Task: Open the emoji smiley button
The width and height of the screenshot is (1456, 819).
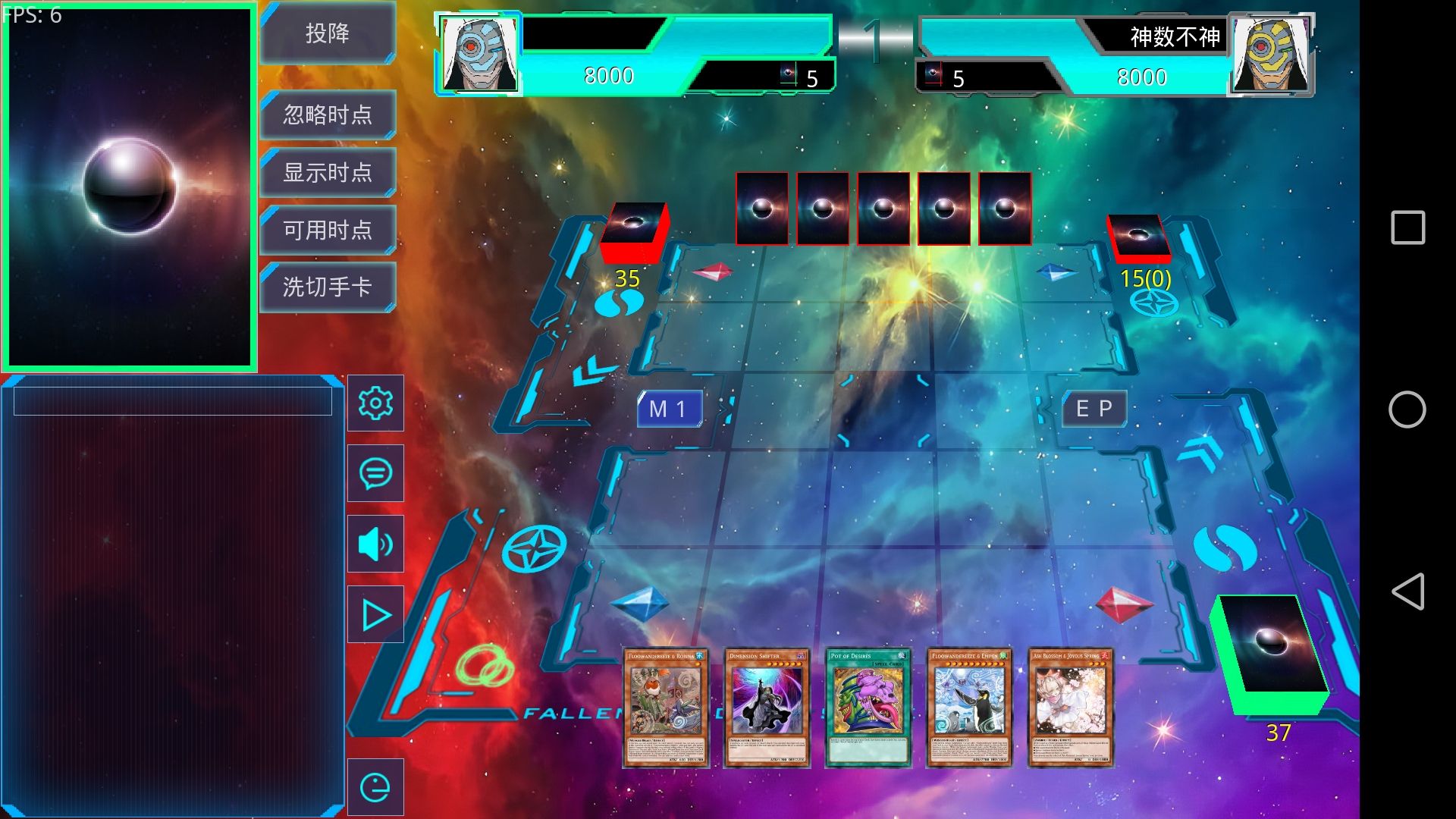Action: tap(375, 787)
